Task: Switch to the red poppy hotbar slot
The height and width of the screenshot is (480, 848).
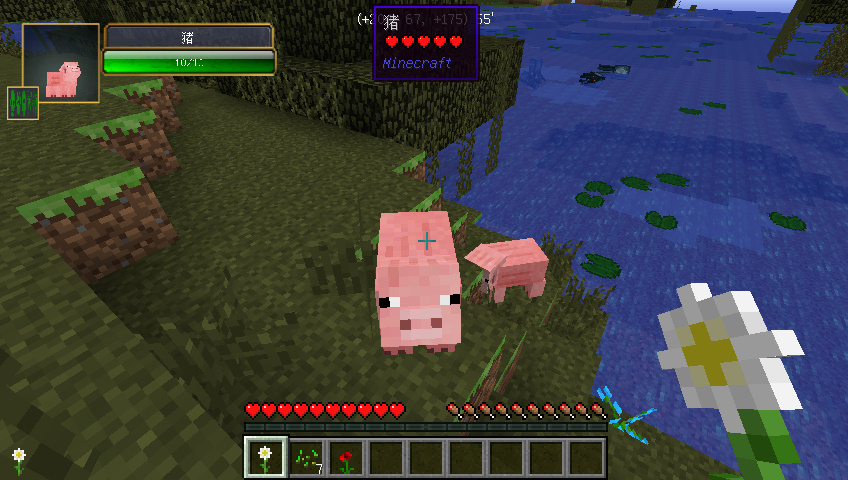Action: click(346, 457)
